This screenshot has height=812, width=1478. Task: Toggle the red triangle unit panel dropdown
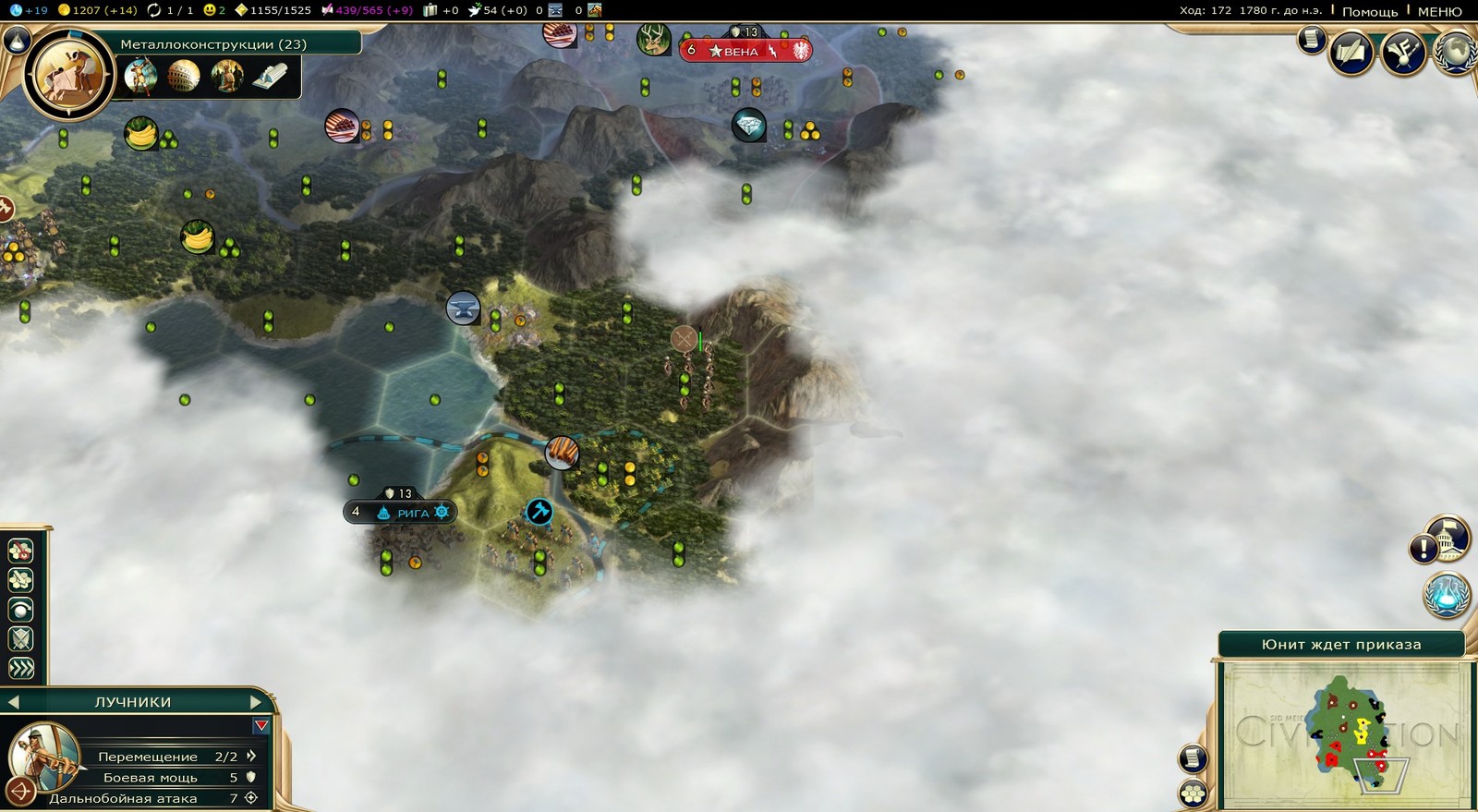261,726
